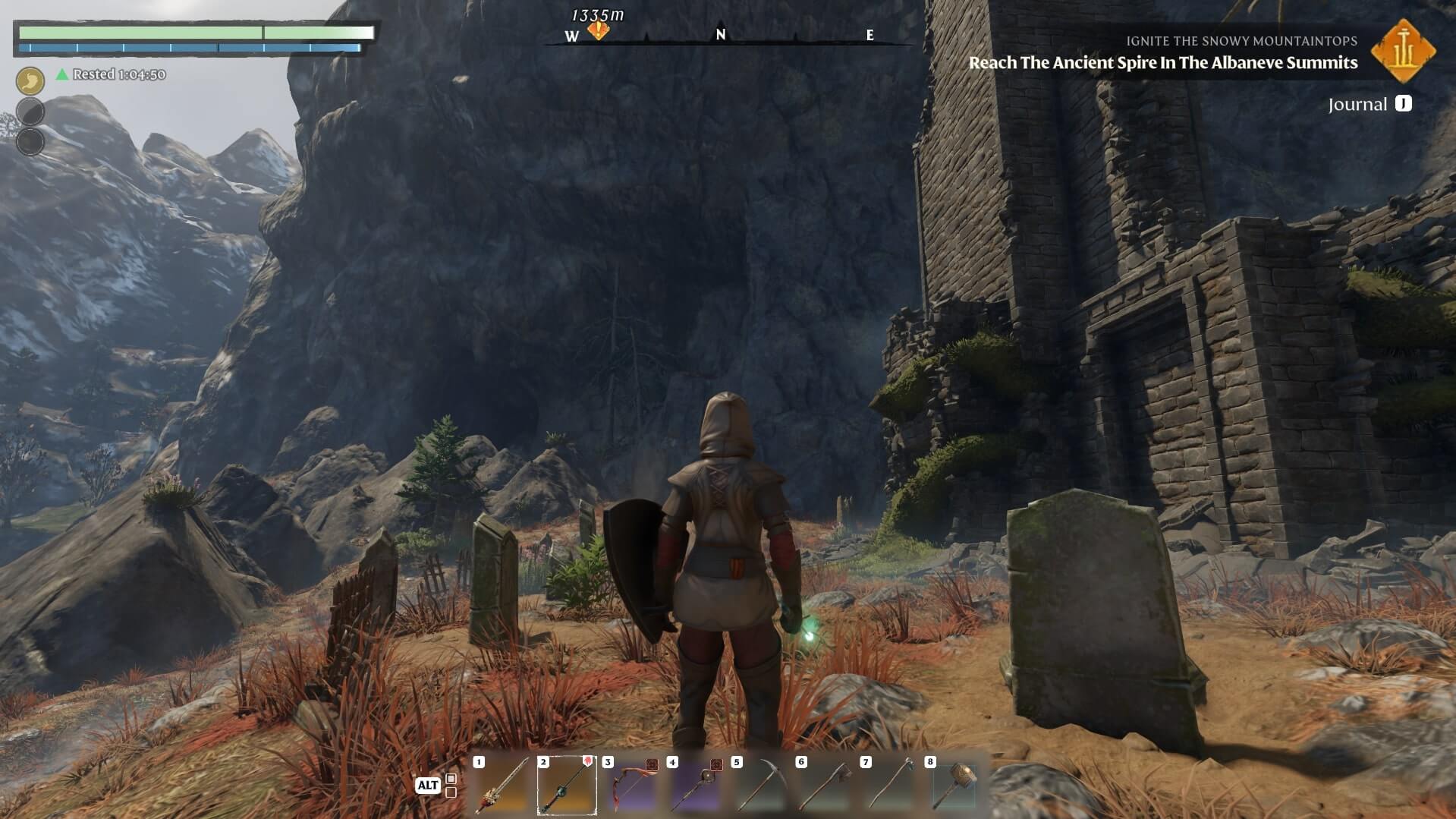The width and height of the screenshot is (1456, 819).
Task: Select the wand in hotbar slot 4
Action: pyautogui.click(x=696, y=786)
